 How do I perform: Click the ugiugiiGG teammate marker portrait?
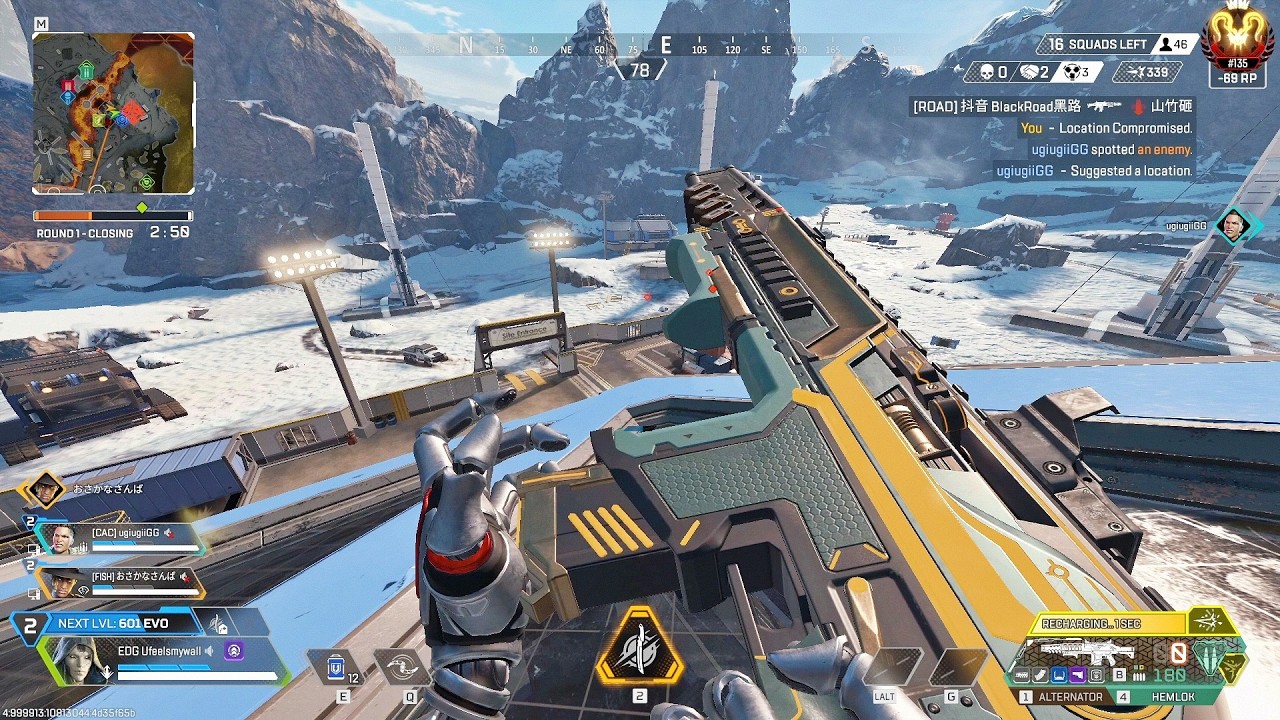(x=1234, y=226)
